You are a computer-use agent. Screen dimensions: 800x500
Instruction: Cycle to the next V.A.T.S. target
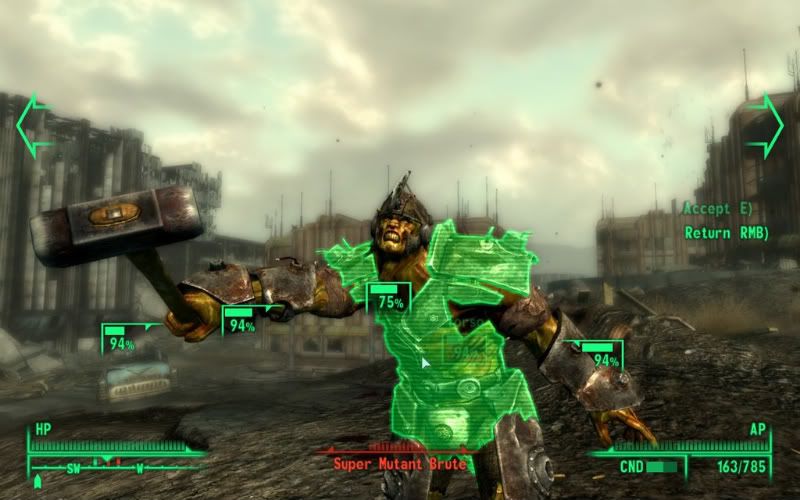click(765, 125)
